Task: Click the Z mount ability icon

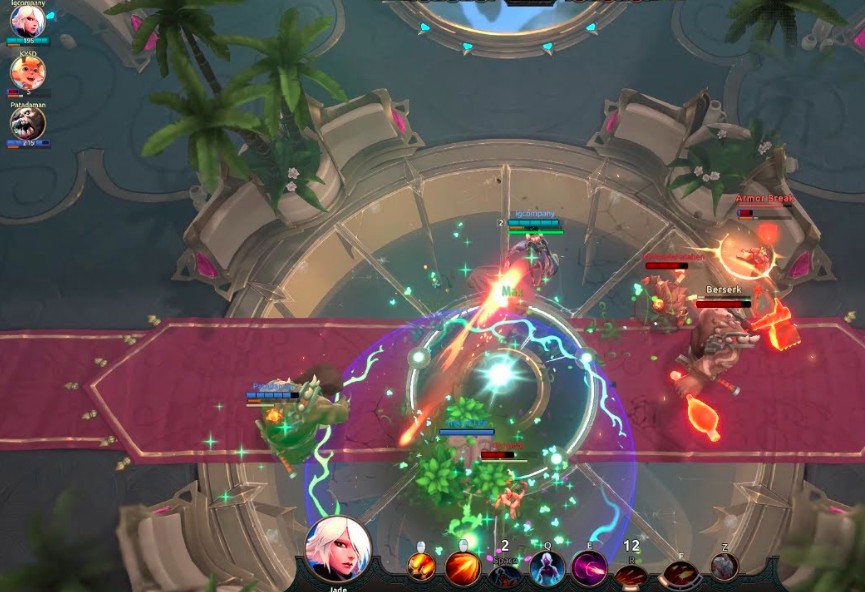Action: [724, 567]
